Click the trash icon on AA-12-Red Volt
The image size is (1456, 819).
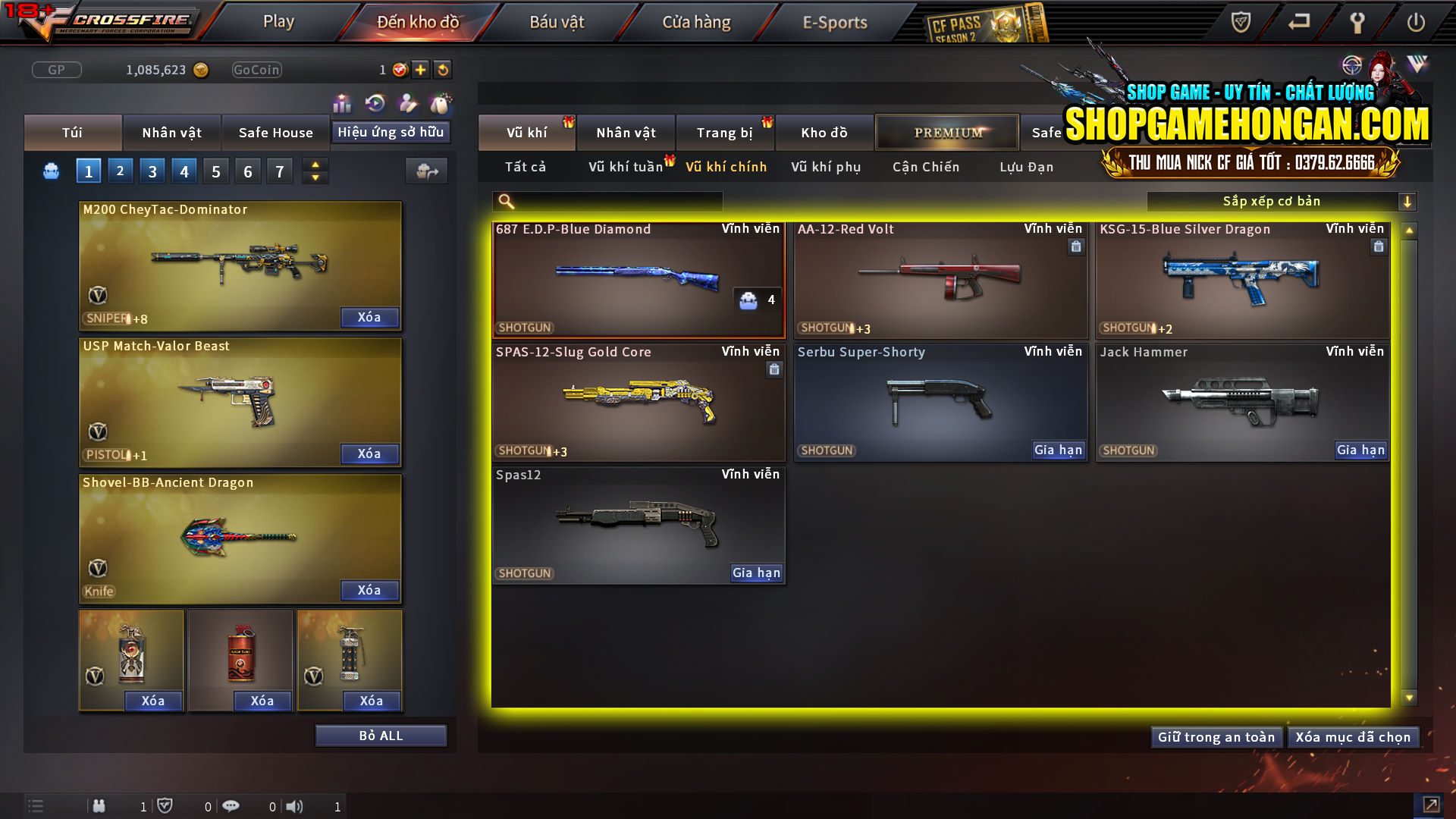point(1076,246)
